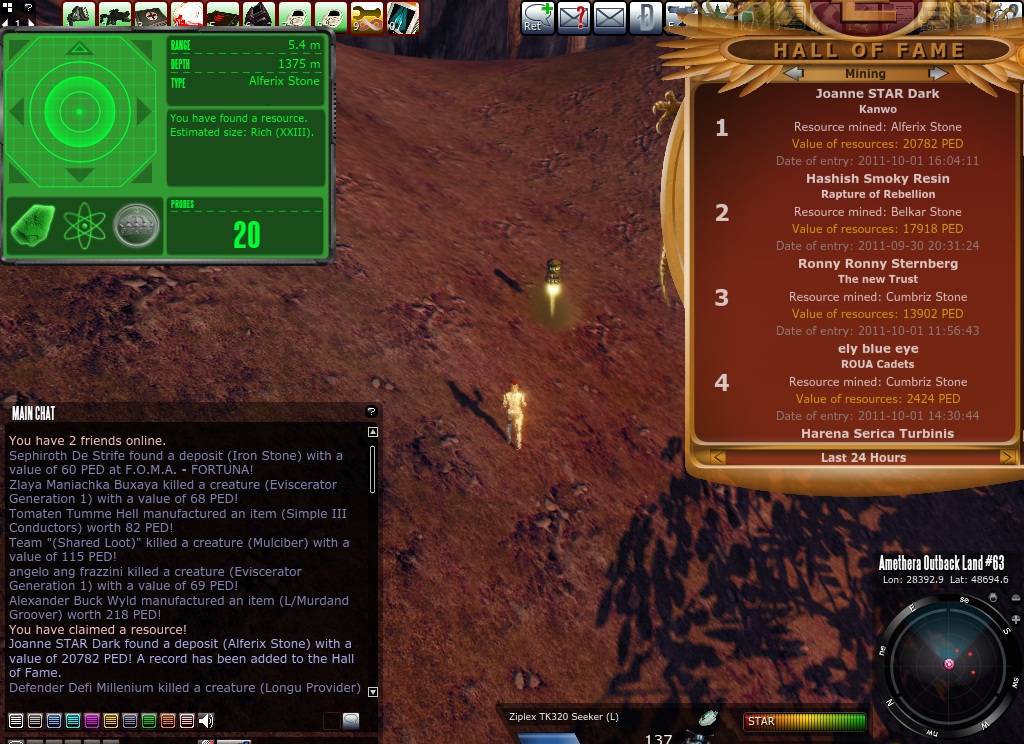Select Joanne STAR Dark's Hall of Fame entry

pos(876,94)
